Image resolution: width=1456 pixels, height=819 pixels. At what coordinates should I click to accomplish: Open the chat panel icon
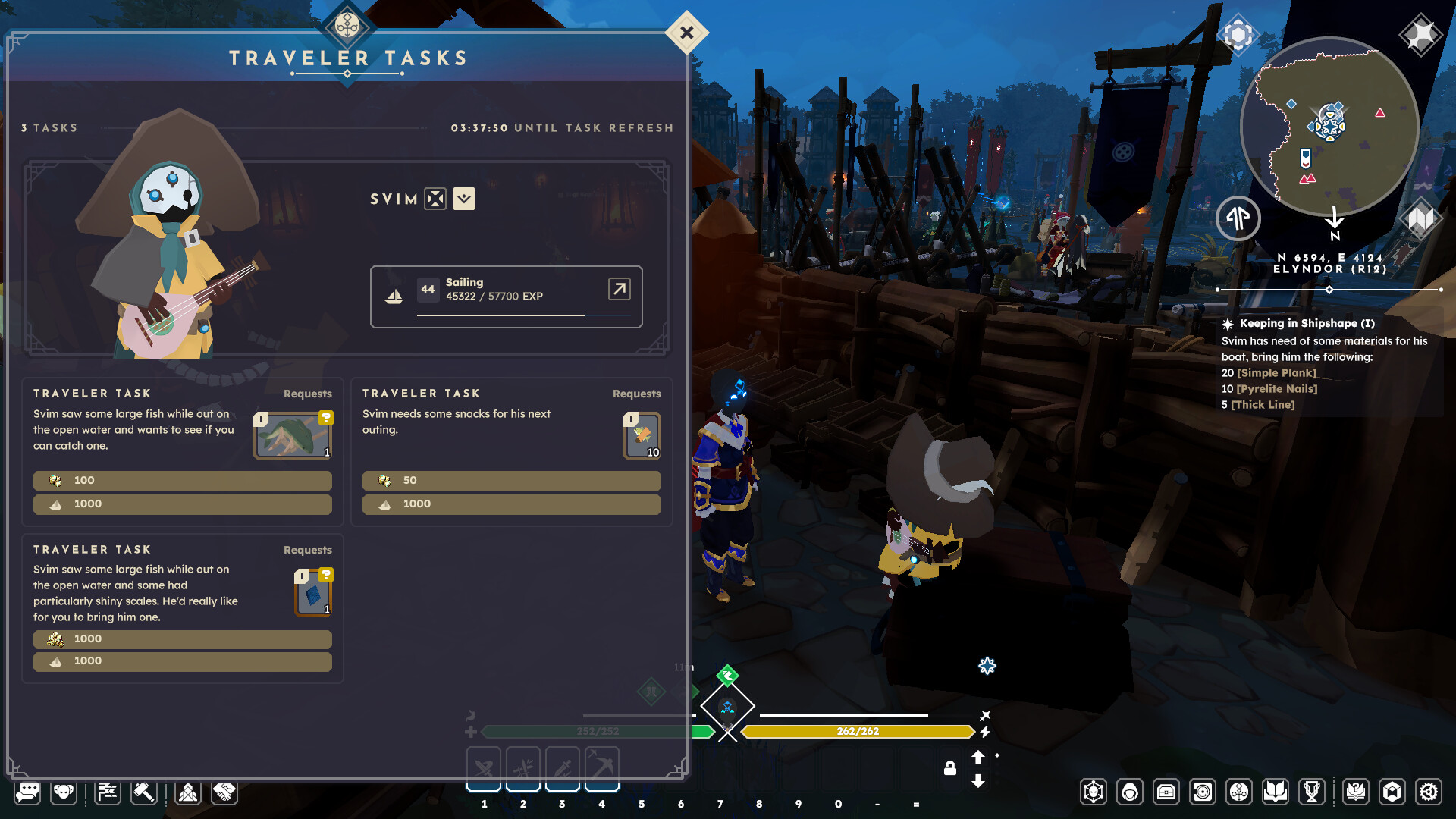pos(28,792)
